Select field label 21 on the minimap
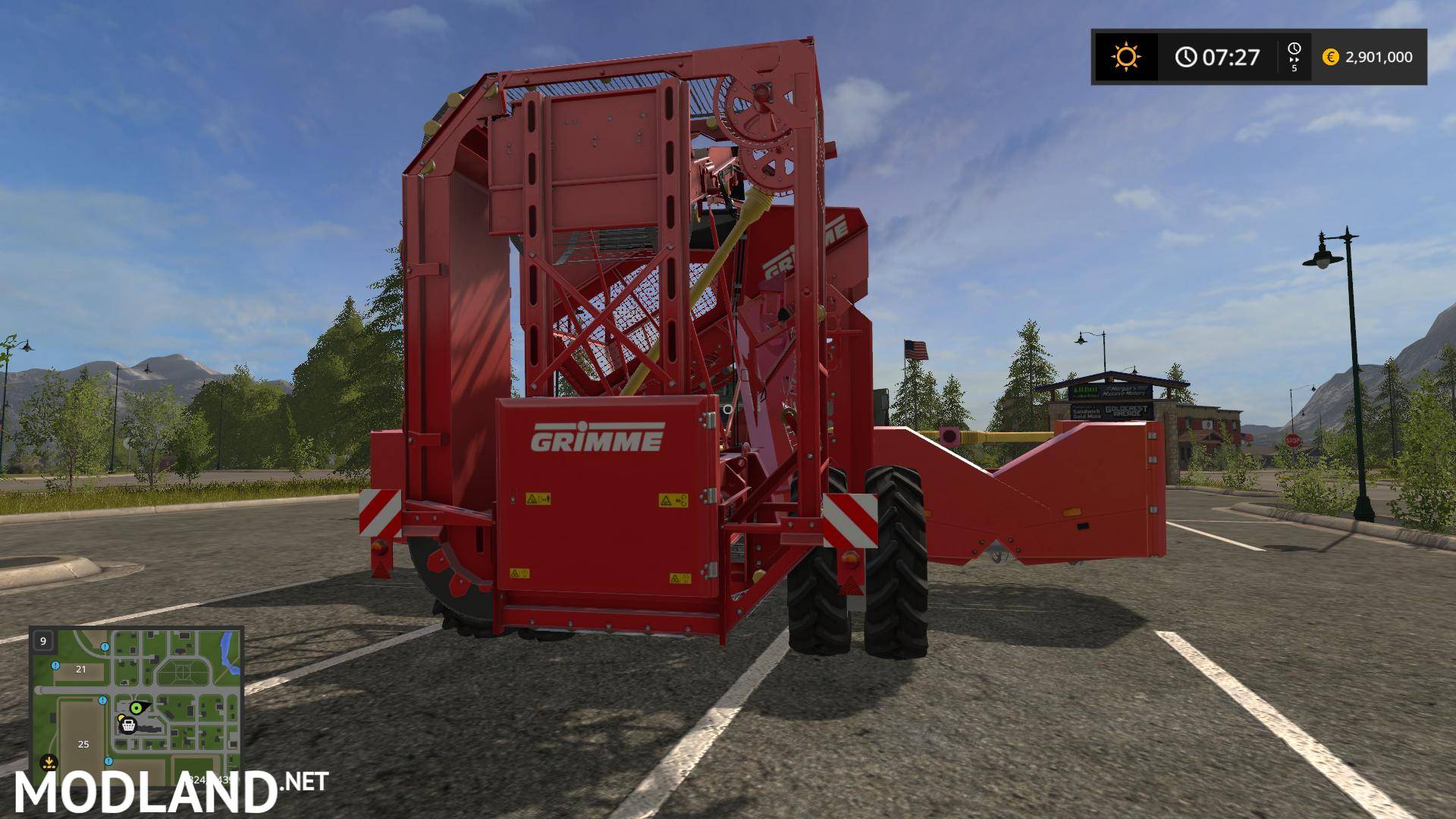Viewport: 1456px width, 819px height. (x=80, y=670)
